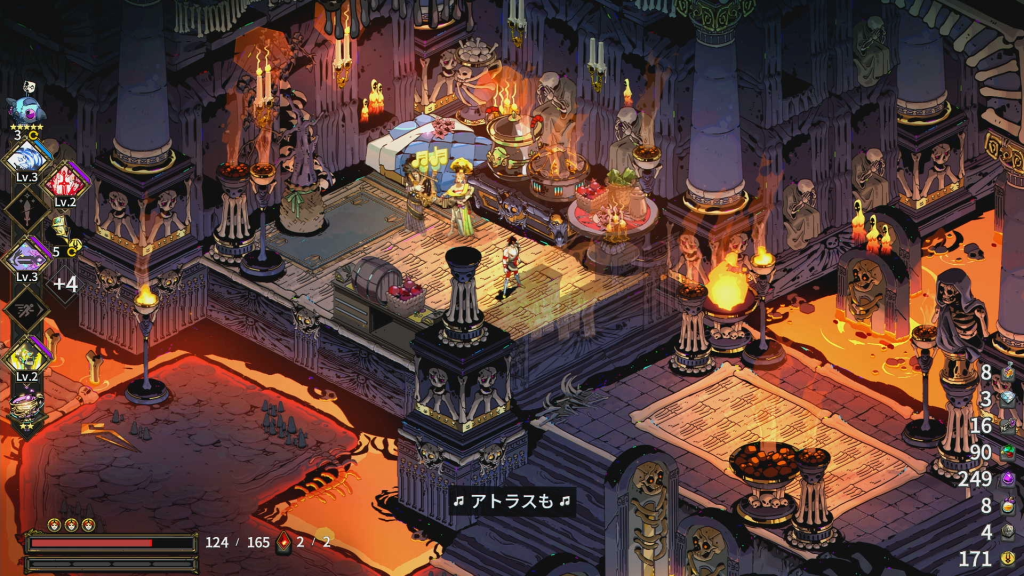Select the nectar bottle resource icon
The width and height of the screenshot is (1024, 576).
pos(1008,506)
